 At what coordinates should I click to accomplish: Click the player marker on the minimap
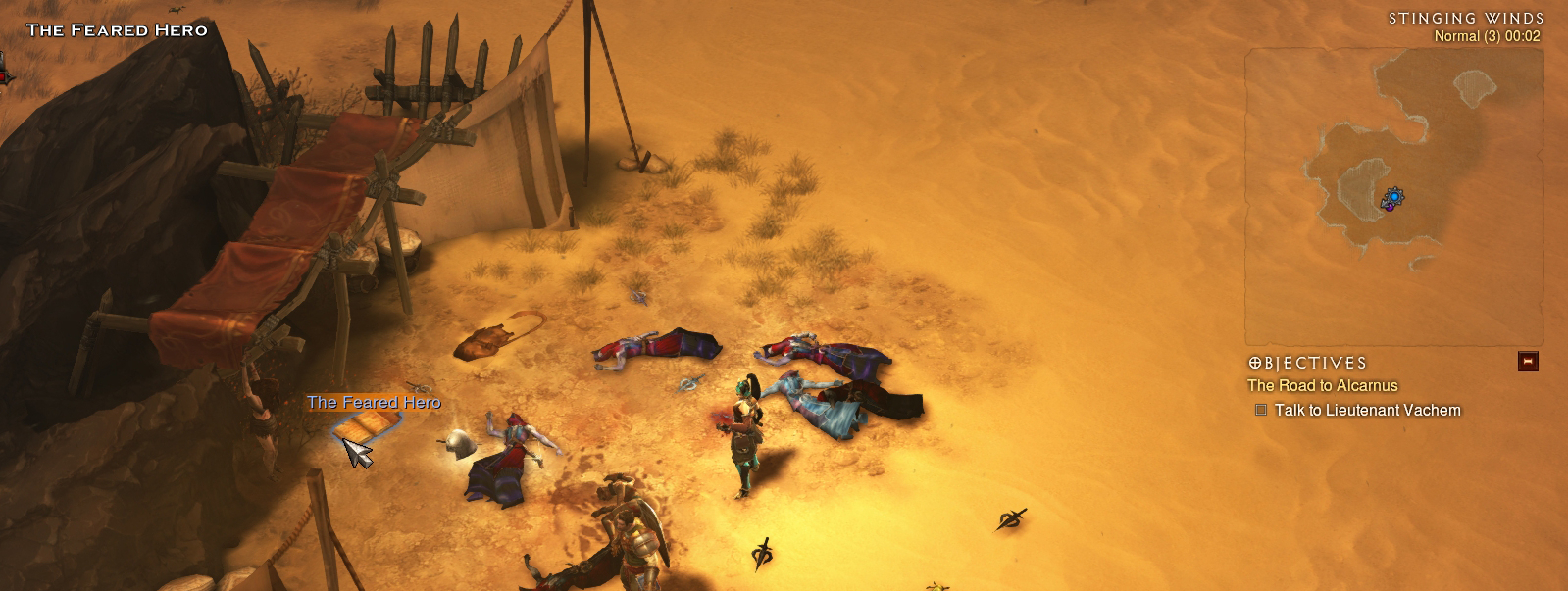(1392, 199)
